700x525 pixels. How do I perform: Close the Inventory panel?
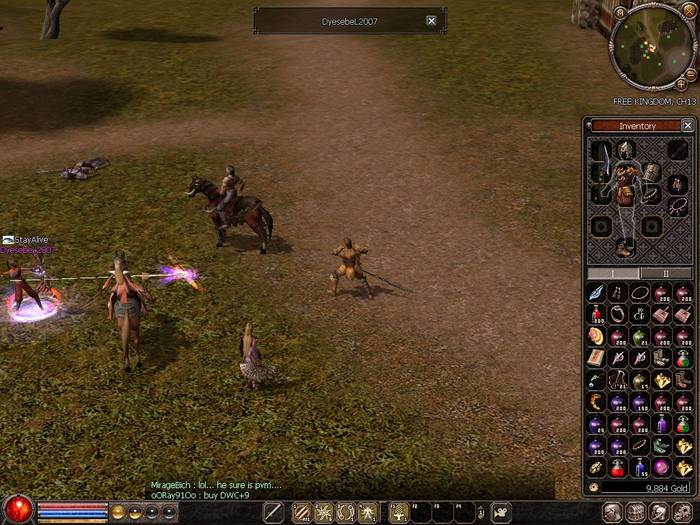click(x=687, y=126)
